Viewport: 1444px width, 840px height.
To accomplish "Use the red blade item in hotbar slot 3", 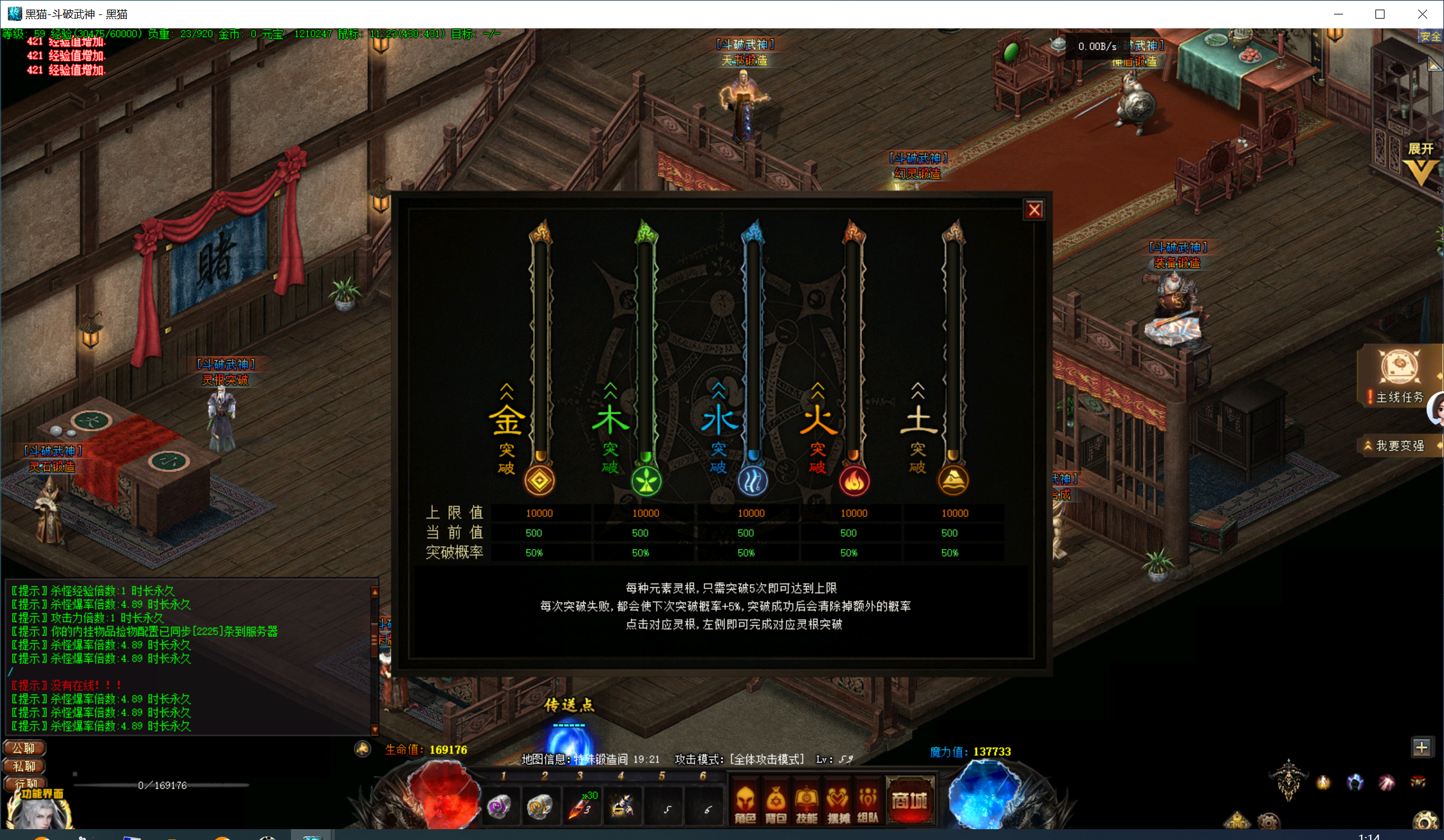I will click(581, 806).
